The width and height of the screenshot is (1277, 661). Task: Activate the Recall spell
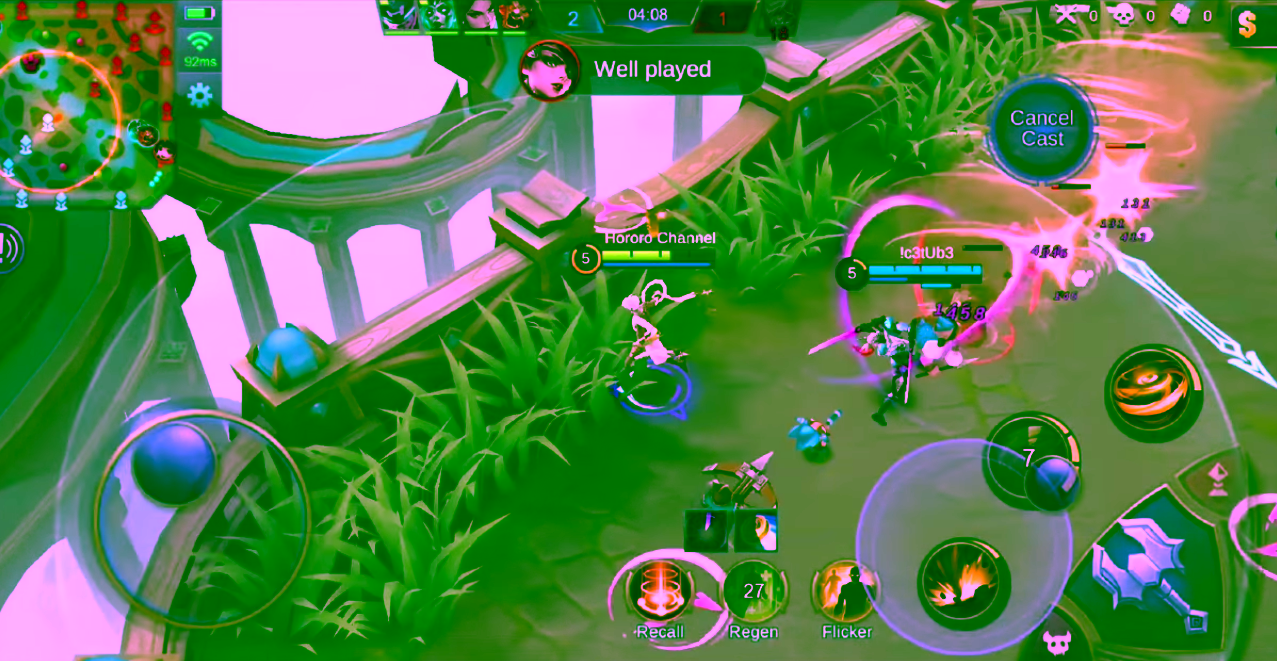[x=659, y=591]
